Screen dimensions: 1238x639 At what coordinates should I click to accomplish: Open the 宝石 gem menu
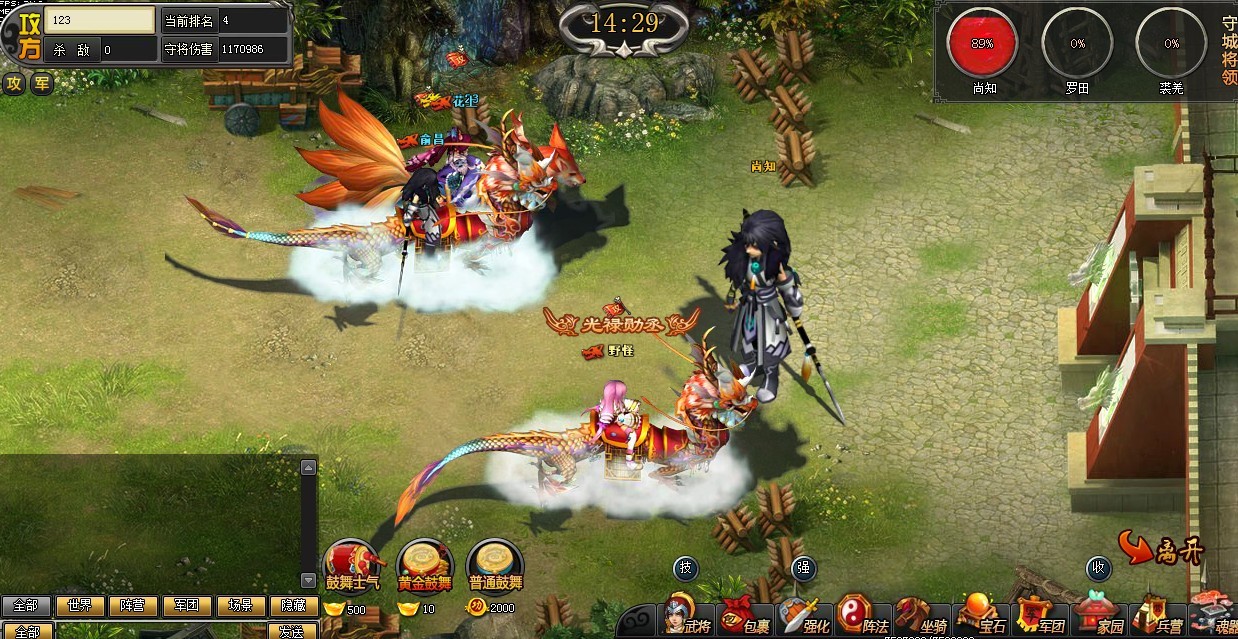pyautogui.click(x=980, y=619)
